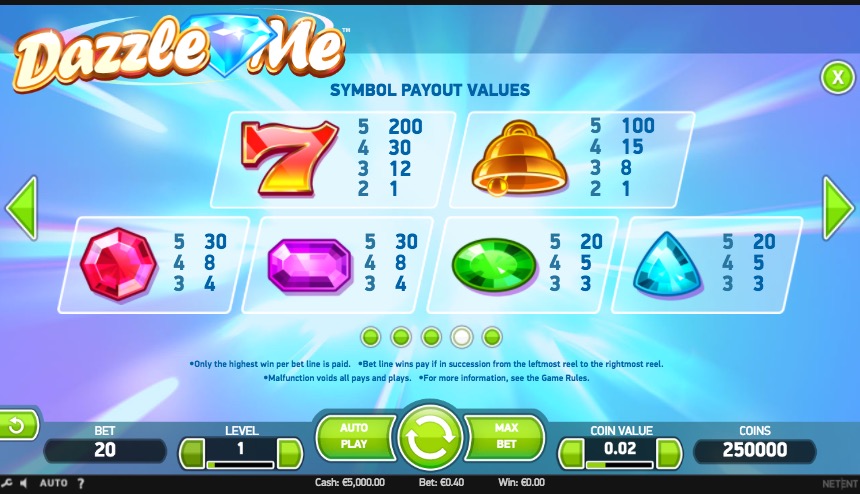Open AUTO options in the bottom bar
Viewport: 860px width, 494px height.
click(x=53, y=484)
